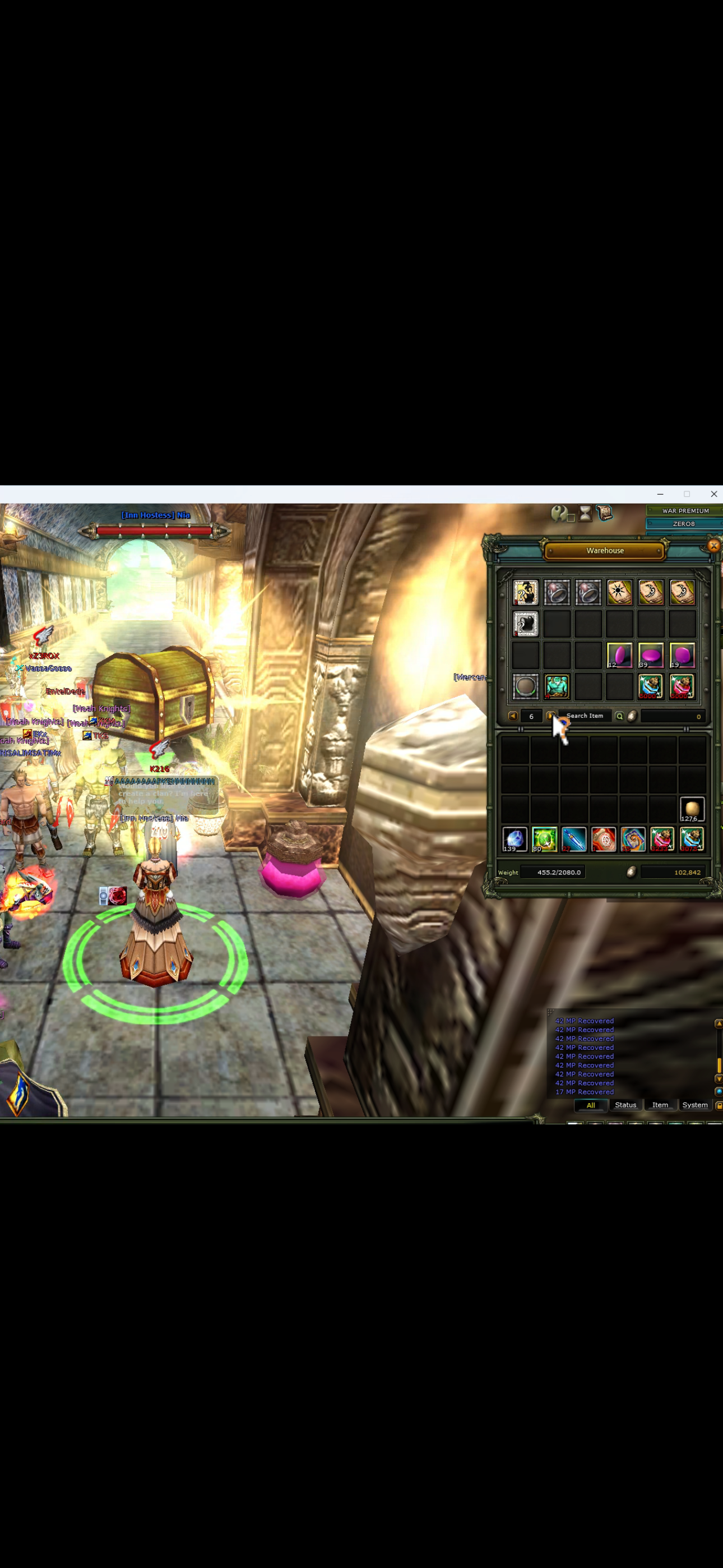Pick the stack of 39 pink gems

[x=651, y=654]
